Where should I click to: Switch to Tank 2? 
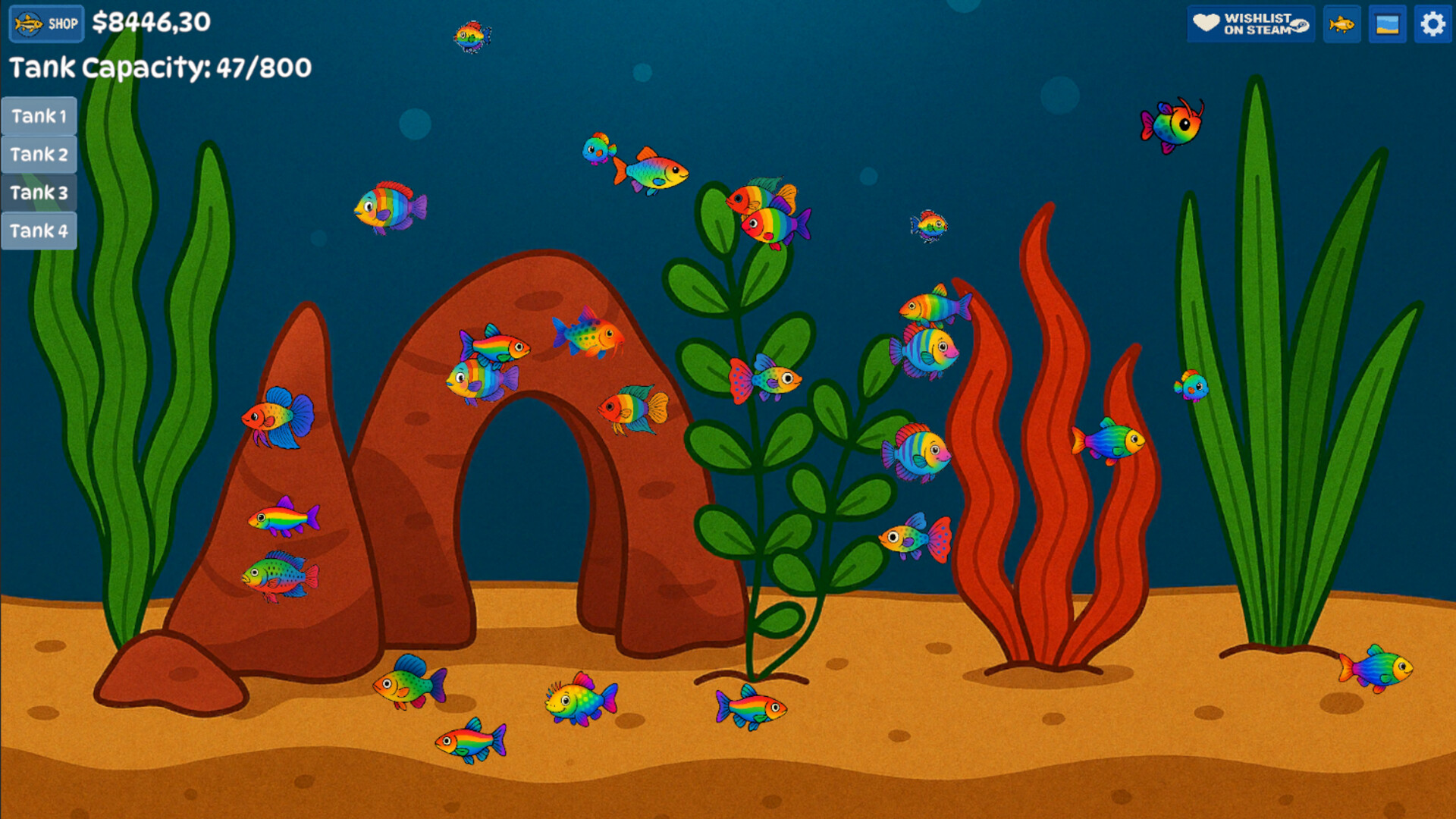(39, 154)
